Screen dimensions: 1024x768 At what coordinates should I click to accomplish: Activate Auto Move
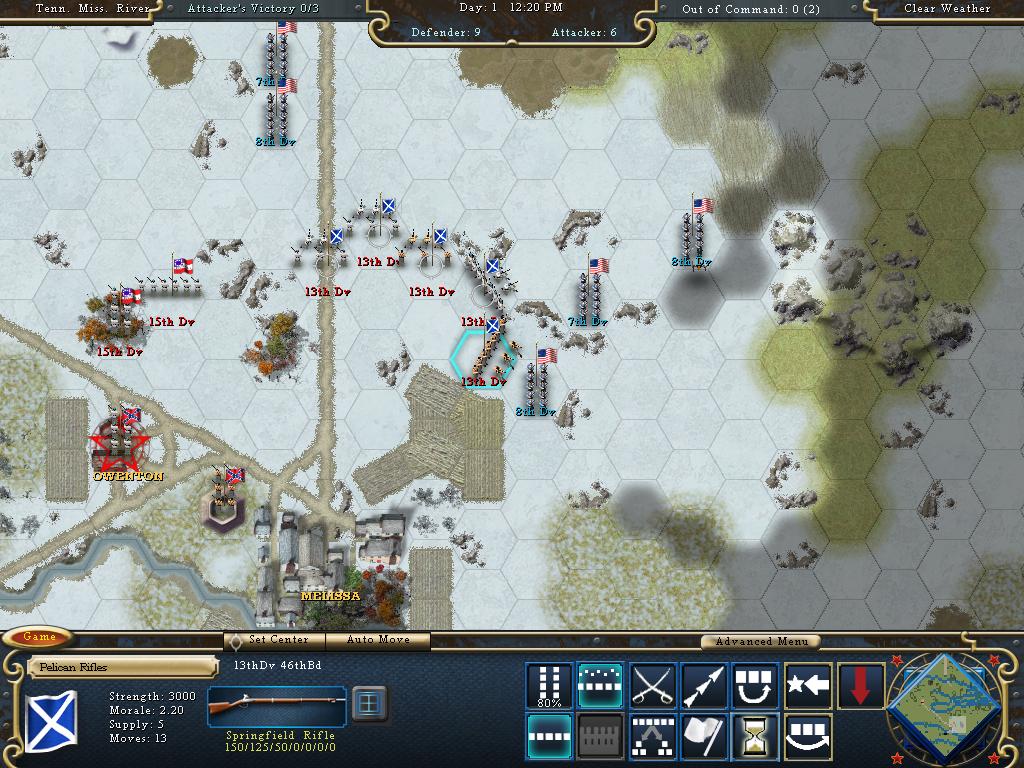pos(380,640)
